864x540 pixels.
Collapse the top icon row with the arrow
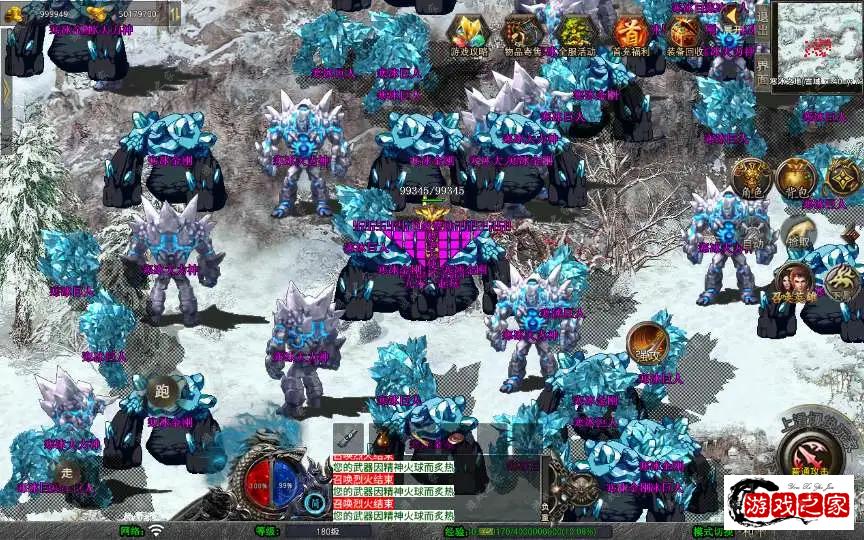[x=731, y=16]
